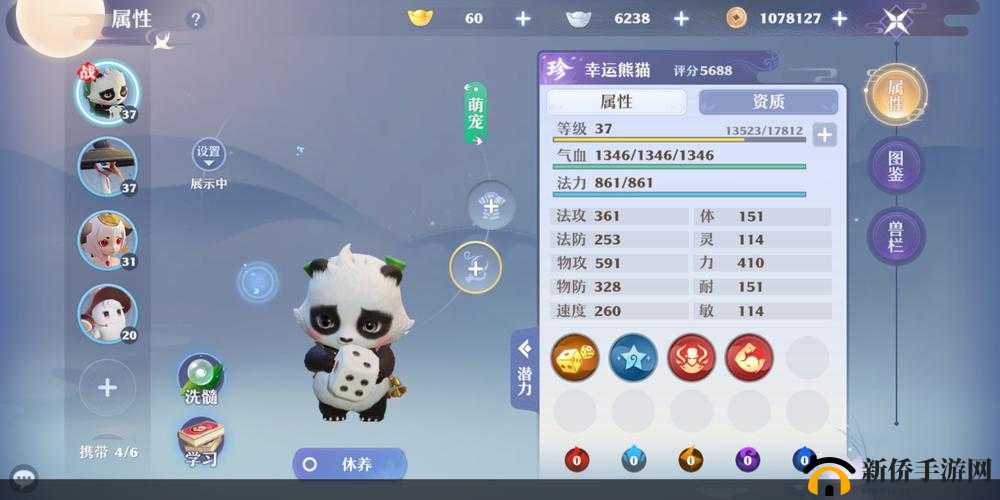
Task: Add experience with the level plus button
Action: coord(824,135)
